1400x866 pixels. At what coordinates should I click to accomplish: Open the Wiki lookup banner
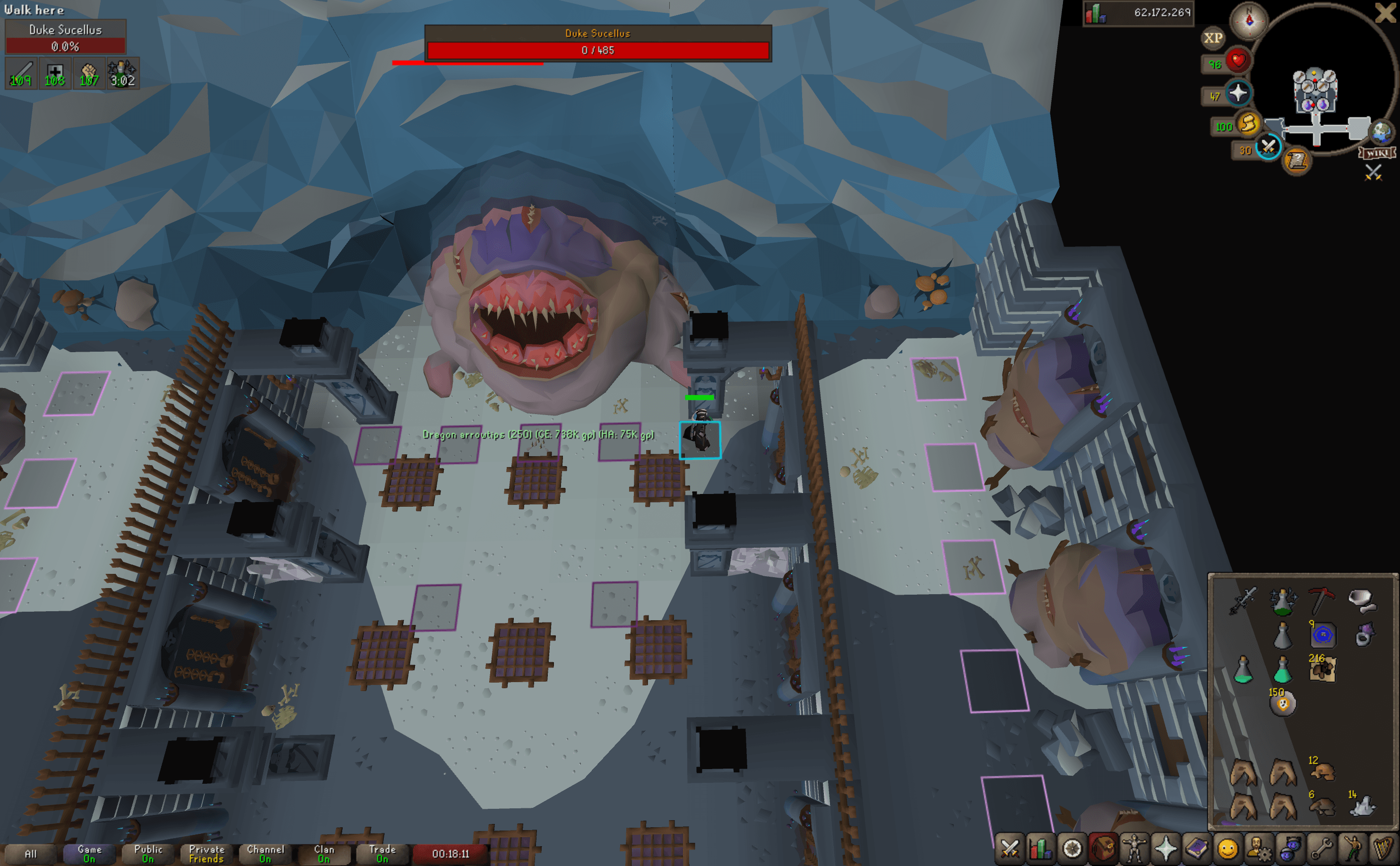[1377, 153]
